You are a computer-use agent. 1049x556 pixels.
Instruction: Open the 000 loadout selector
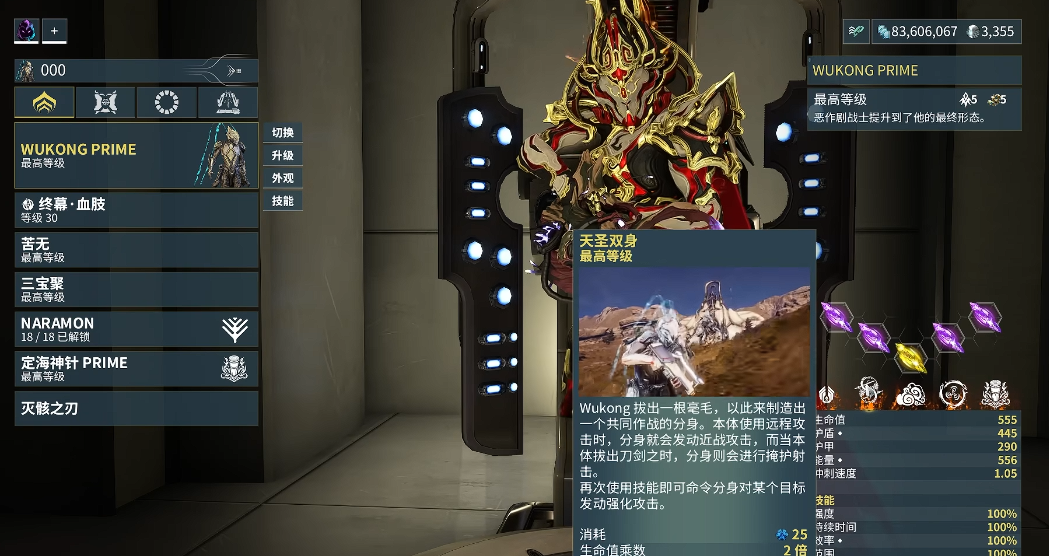[x=136, y=70]
